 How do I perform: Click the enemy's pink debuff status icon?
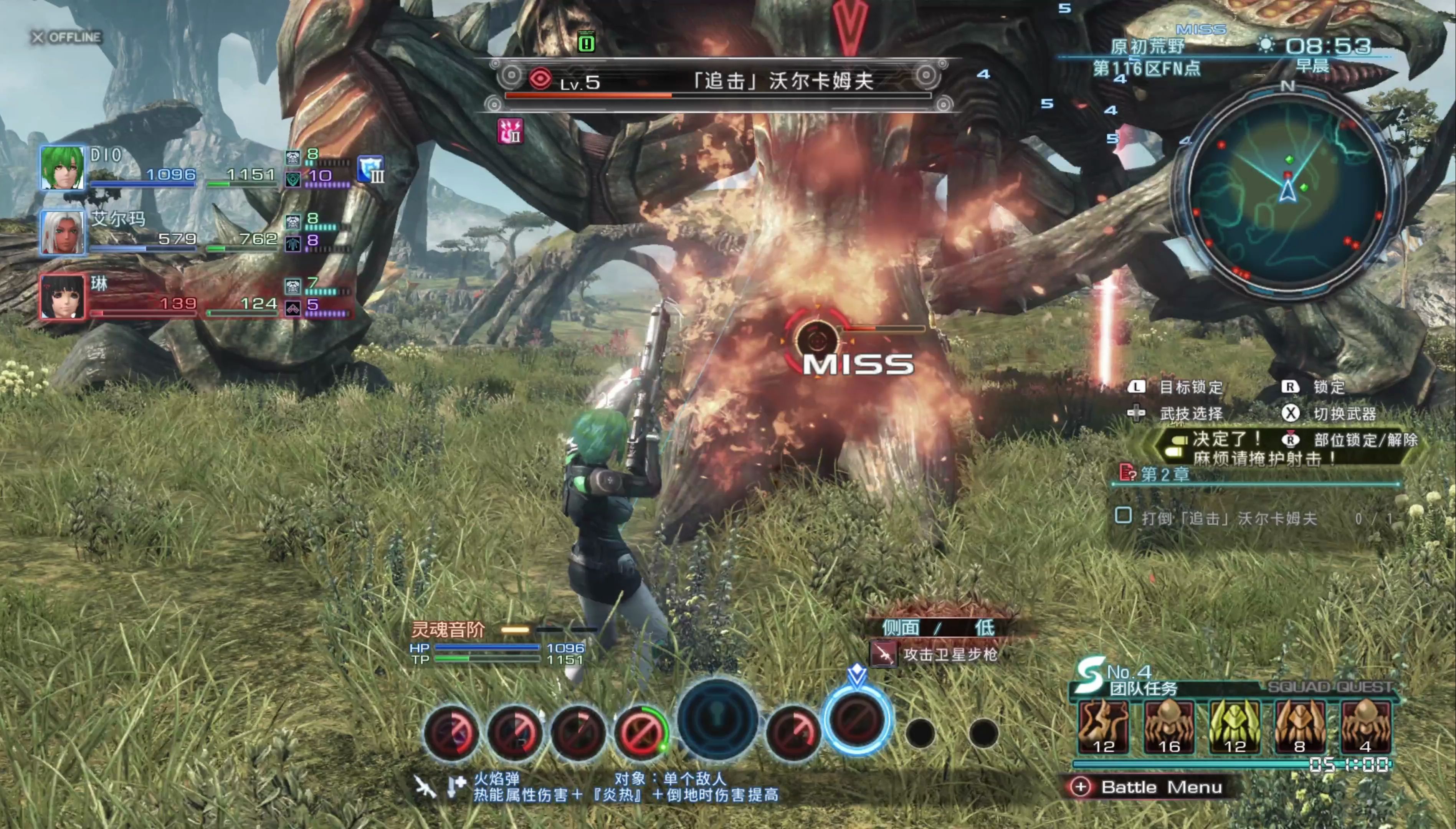pyautogui.click(x=510, y=132)
